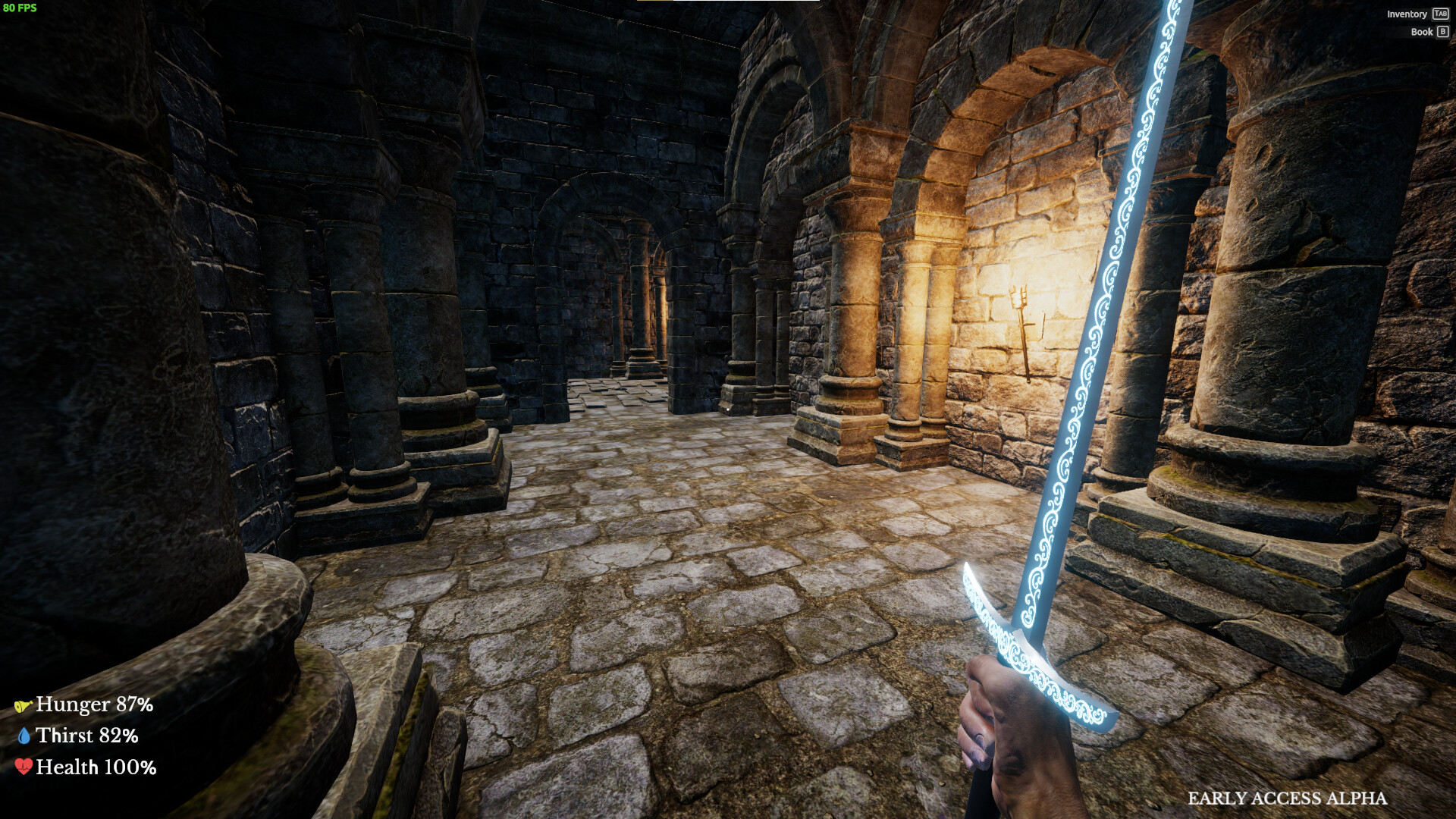1456x819 pixels.
Task: Click the B key badge next to Book
Action: click(1442, 32)
